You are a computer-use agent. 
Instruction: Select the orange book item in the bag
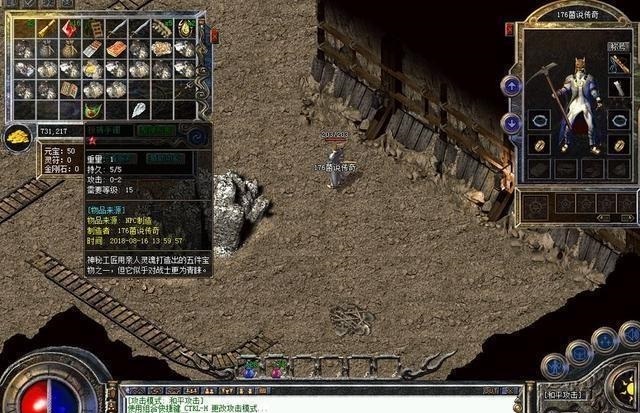point(115,49)
